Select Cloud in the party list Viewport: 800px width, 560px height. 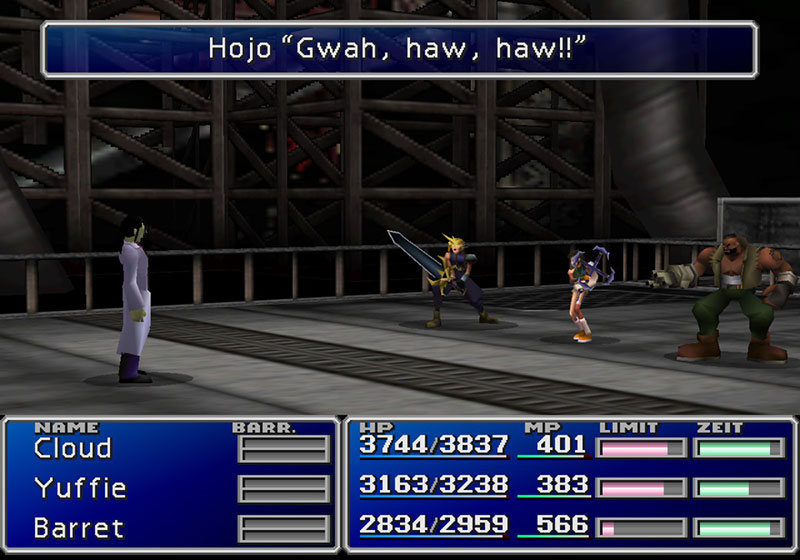73,449
